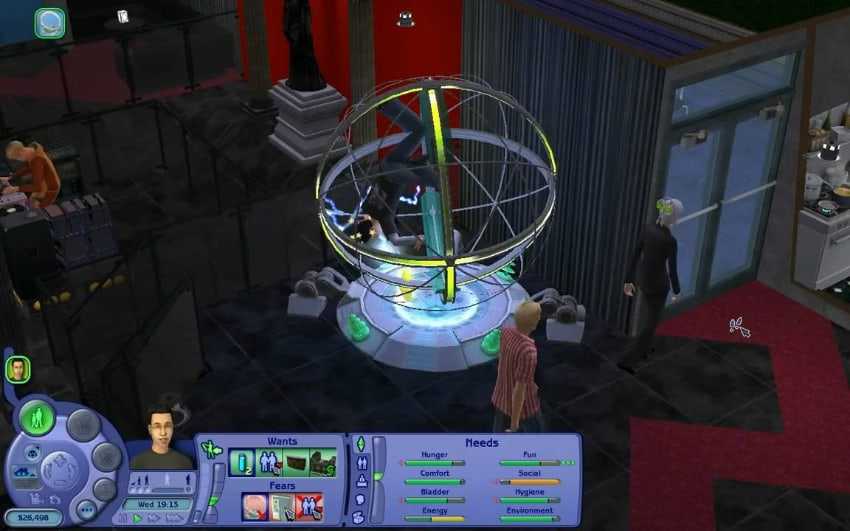
Task: Select the Sim portrait in the family list
Action: point(17,369)
